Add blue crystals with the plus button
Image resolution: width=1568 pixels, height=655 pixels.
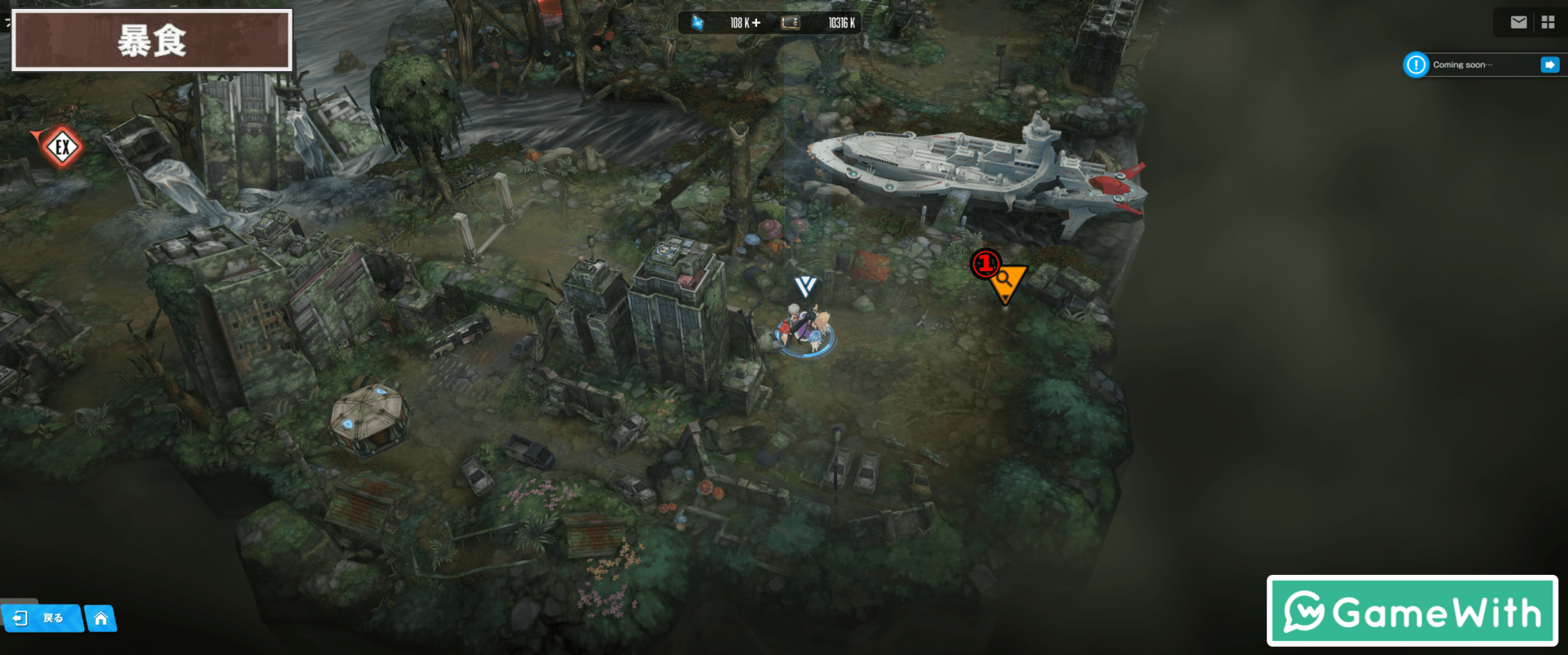point(756,23)
